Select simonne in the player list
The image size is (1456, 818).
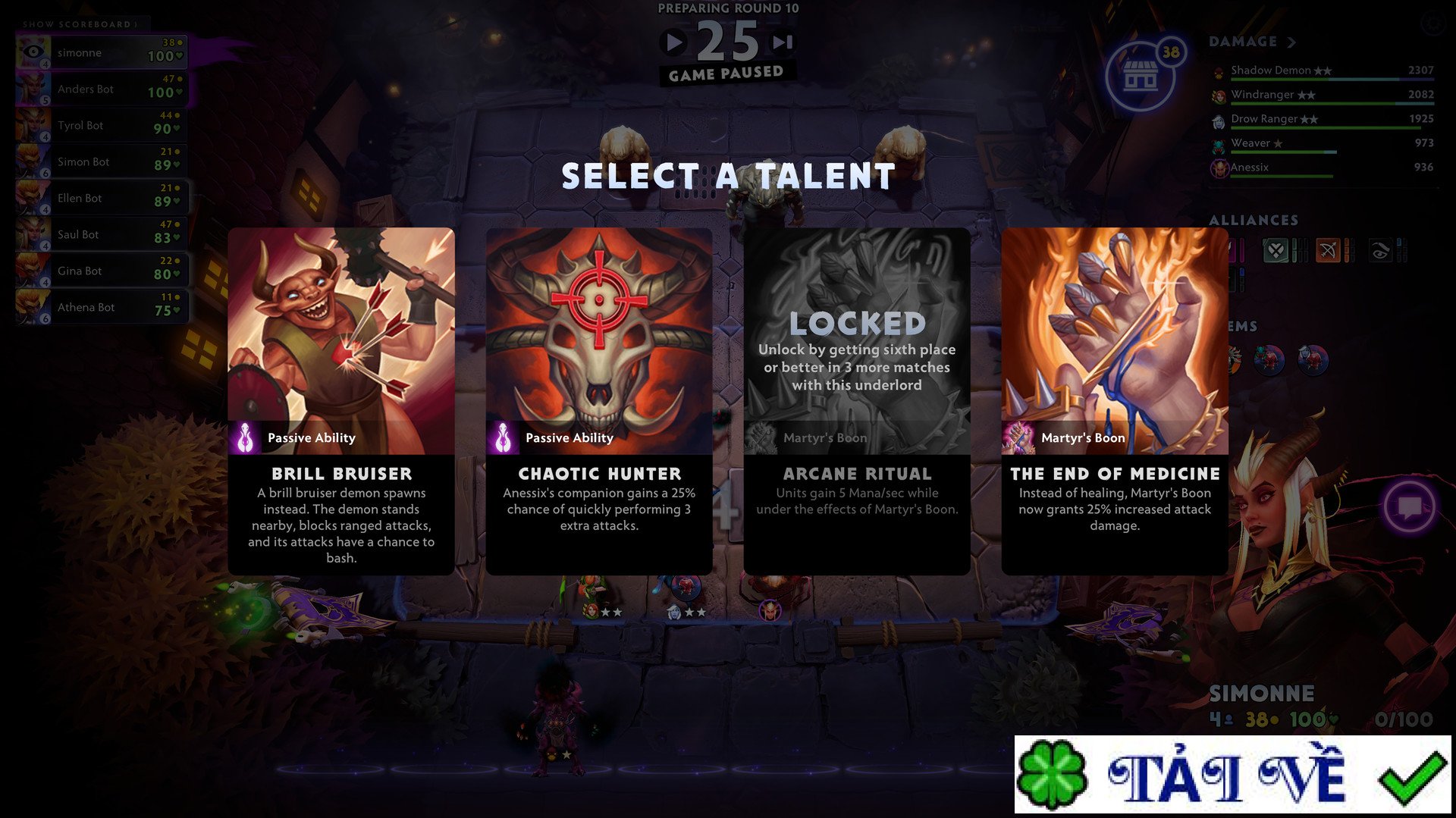coord(101,52)
